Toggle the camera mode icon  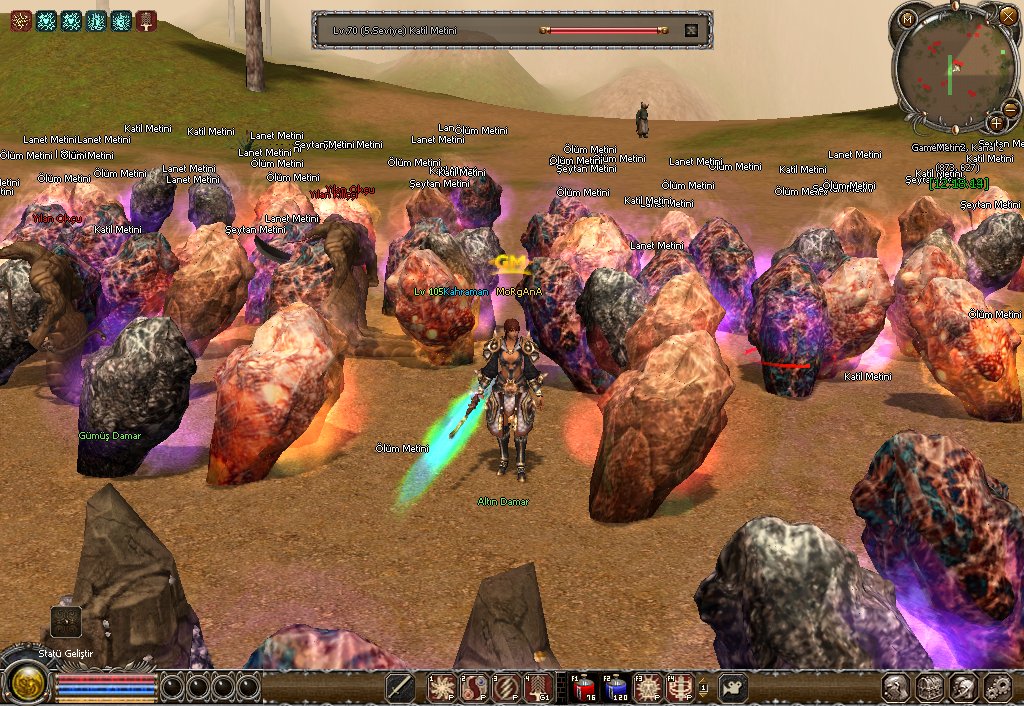coord(734,687)
